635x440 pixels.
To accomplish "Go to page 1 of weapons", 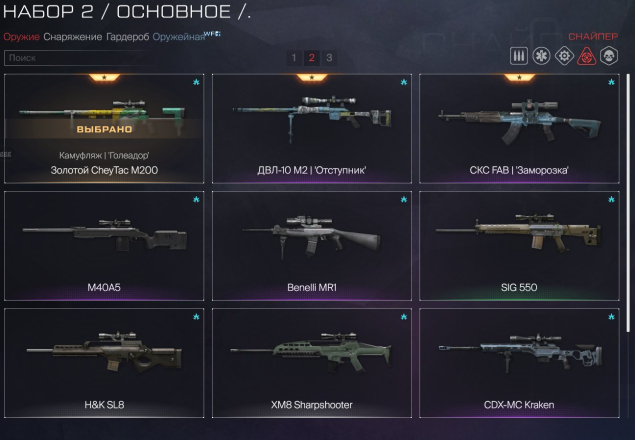I will [x=294, y=58].
